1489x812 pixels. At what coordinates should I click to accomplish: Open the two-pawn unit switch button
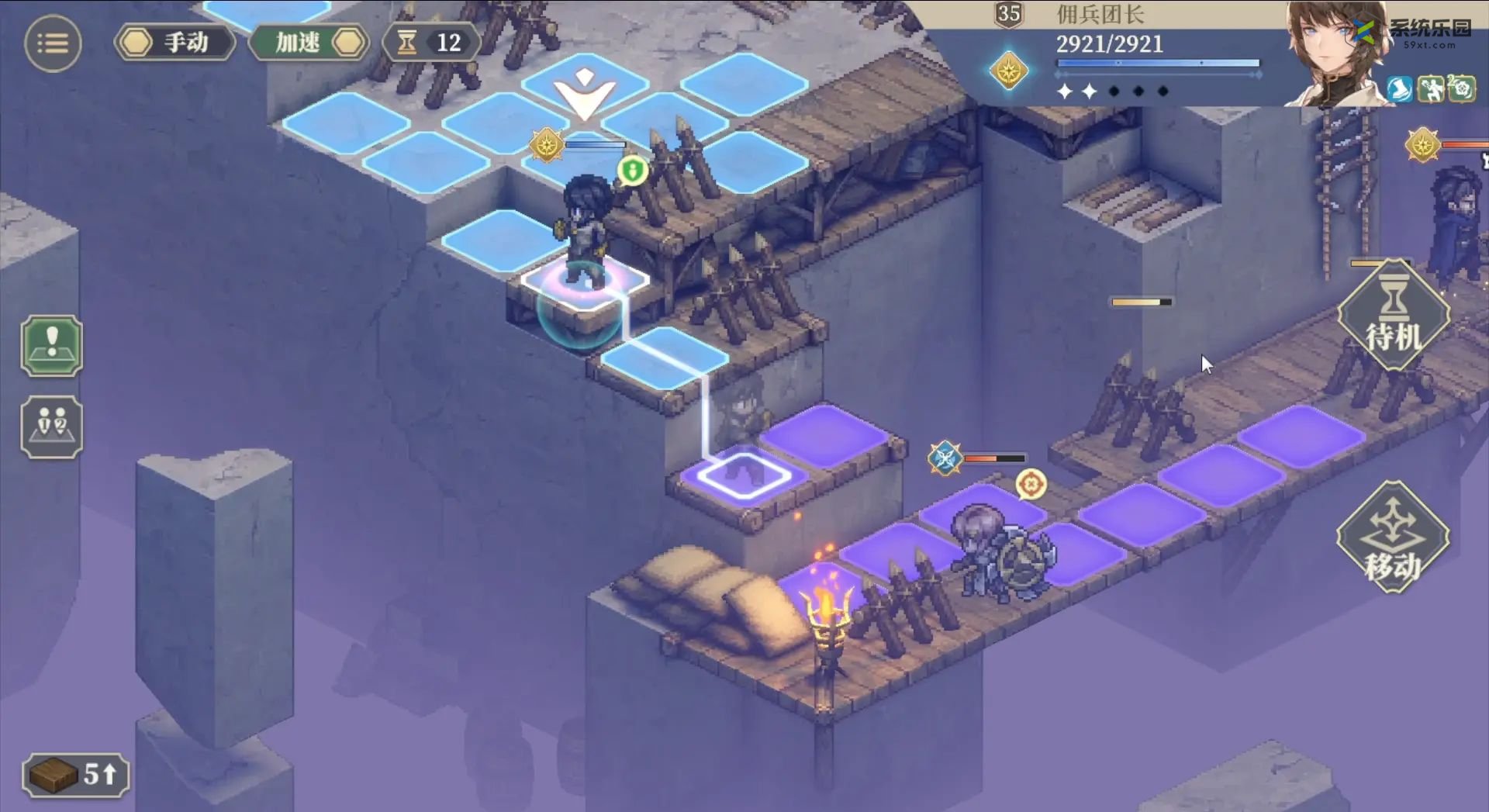52,427
